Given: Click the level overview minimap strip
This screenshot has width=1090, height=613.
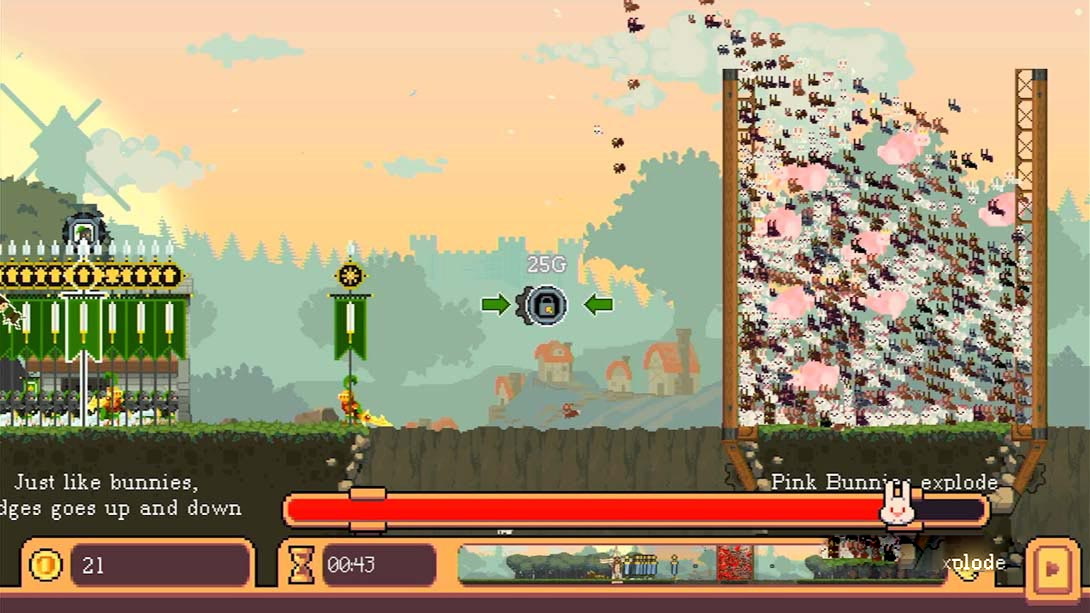Looking at the screenshot, I should tap(700, 565).
